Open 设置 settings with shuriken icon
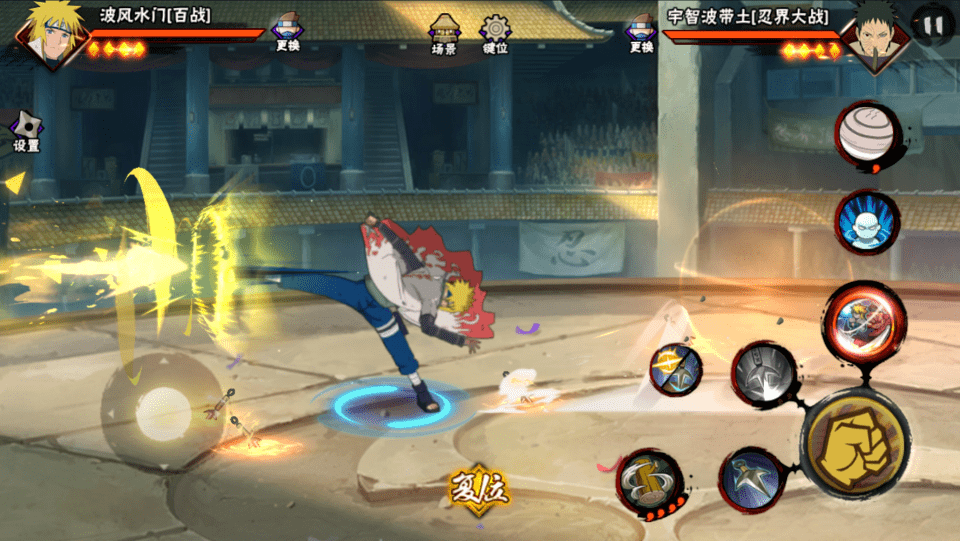Viewport: 960px width, 541px height. click(x=26, y=131)
